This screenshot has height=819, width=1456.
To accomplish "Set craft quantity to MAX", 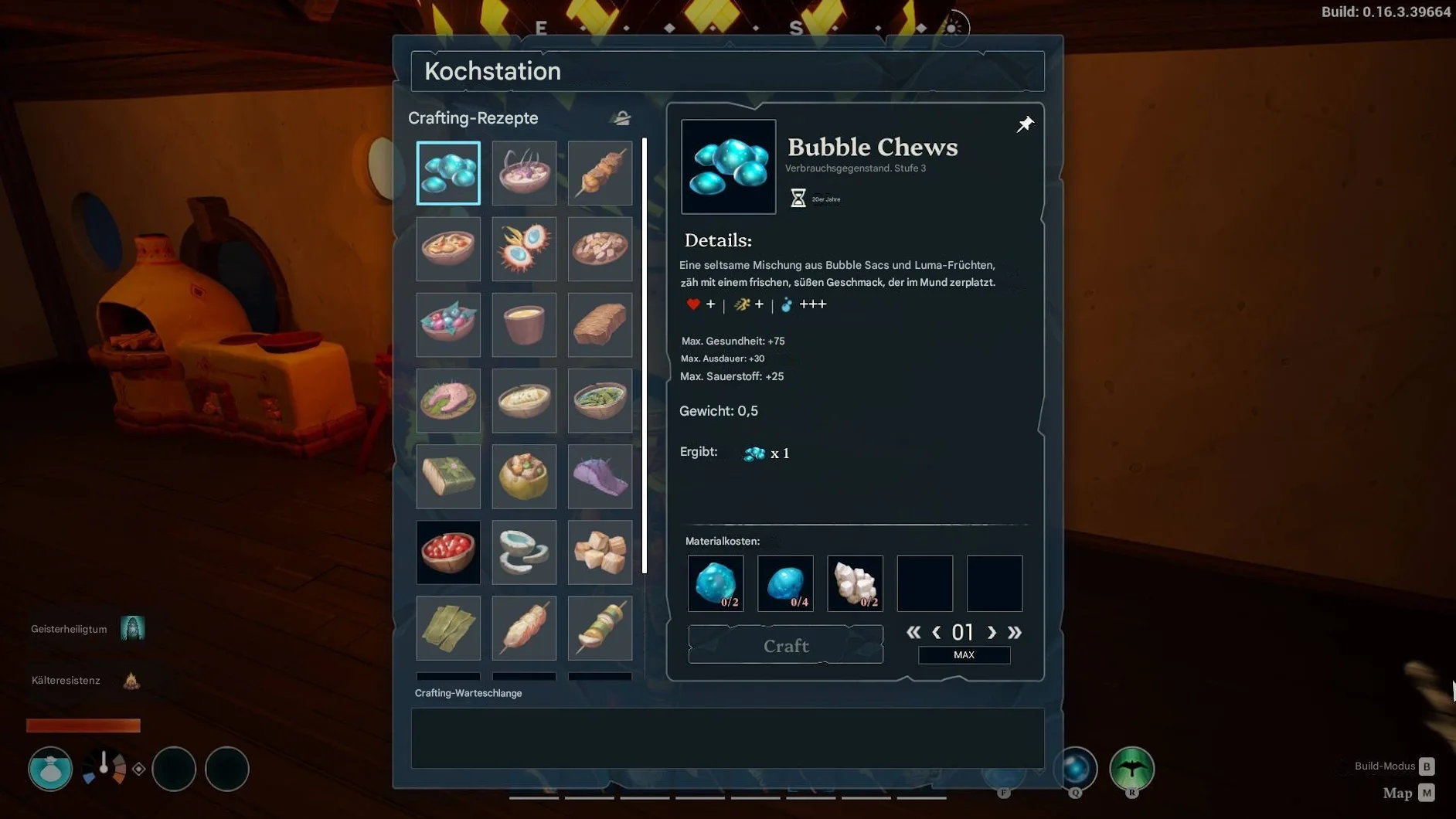I will click(964, 655).
